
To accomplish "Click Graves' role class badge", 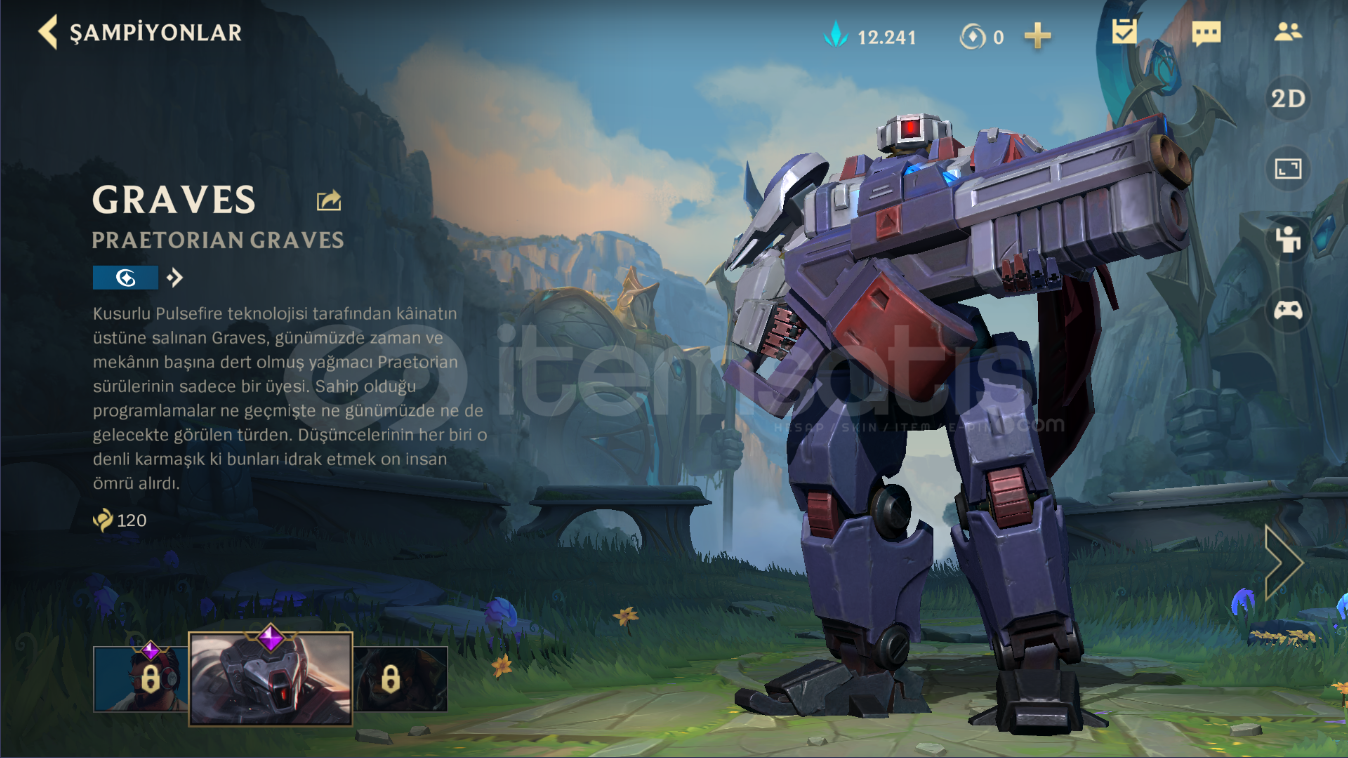I will point(125,277).
